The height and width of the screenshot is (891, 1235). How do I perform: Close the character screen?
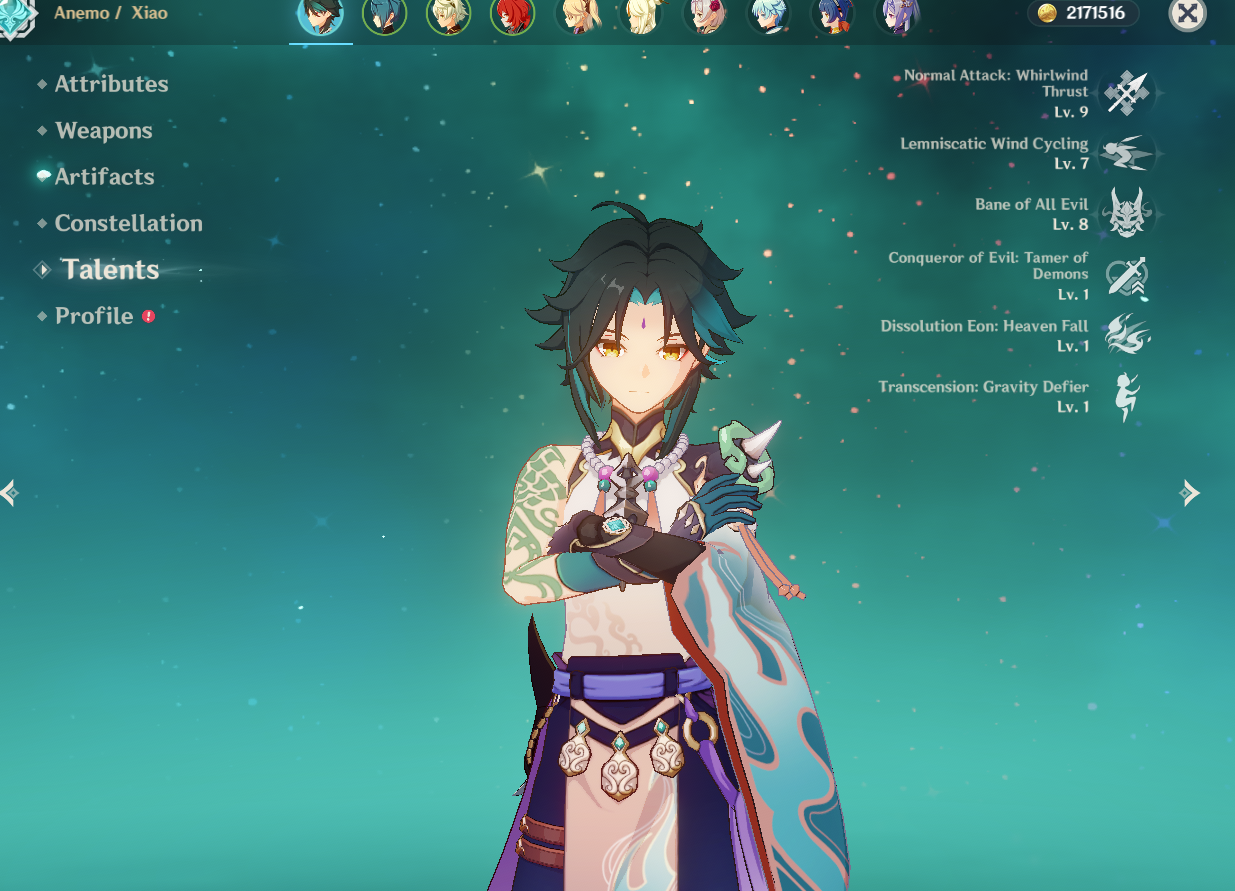pos(1187,14)
